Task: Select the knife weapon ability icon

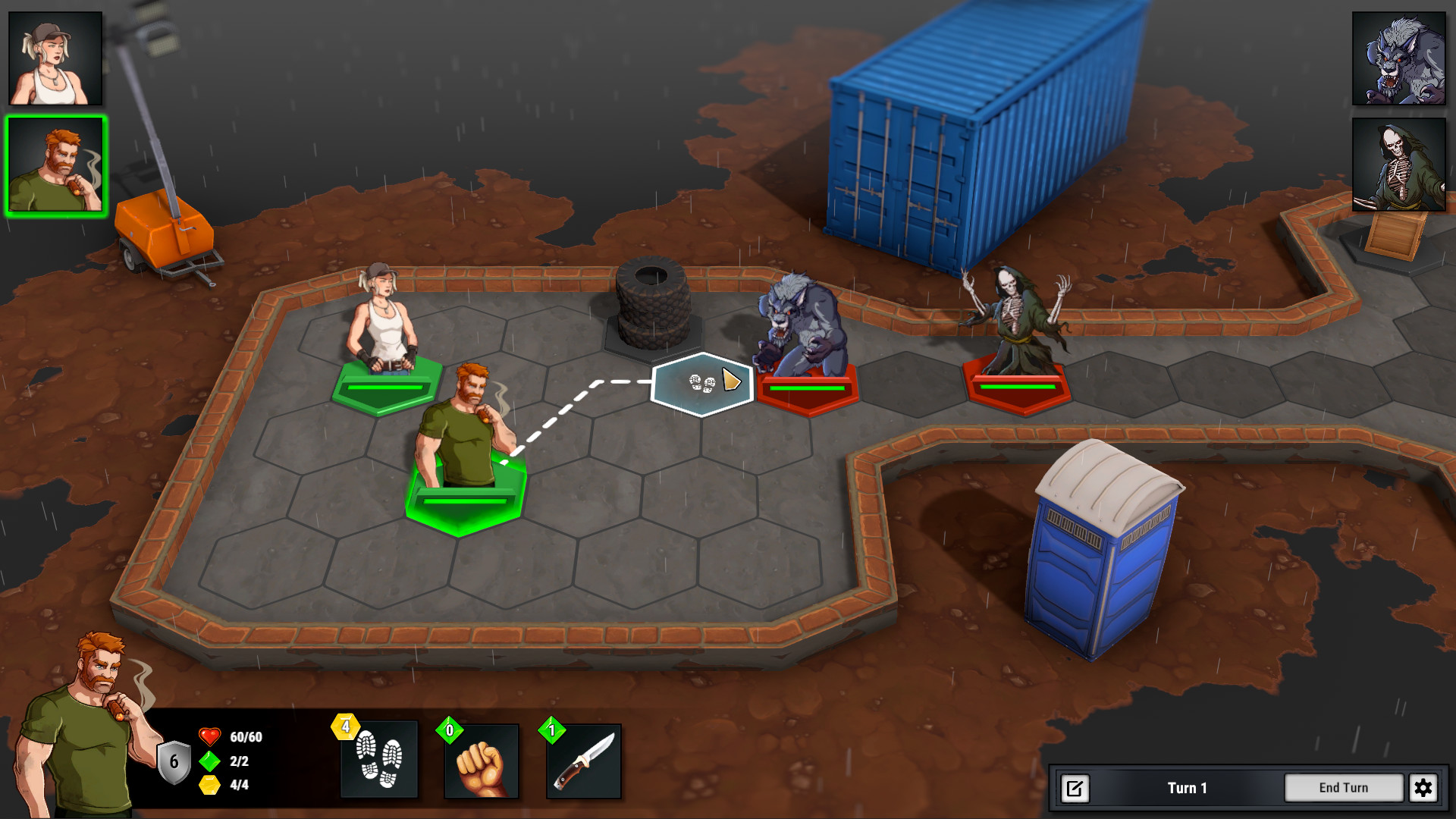Action: 582,761
